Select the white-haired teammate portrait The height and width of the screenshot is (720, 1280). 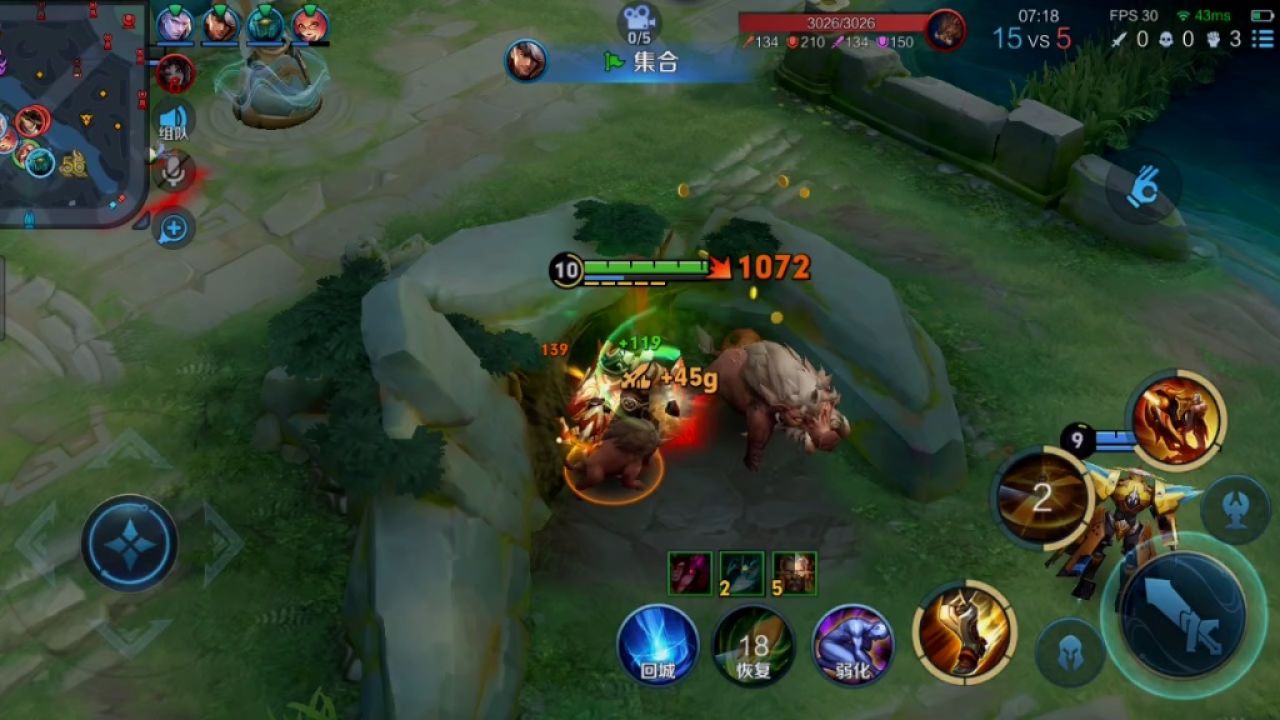point(175,24)
